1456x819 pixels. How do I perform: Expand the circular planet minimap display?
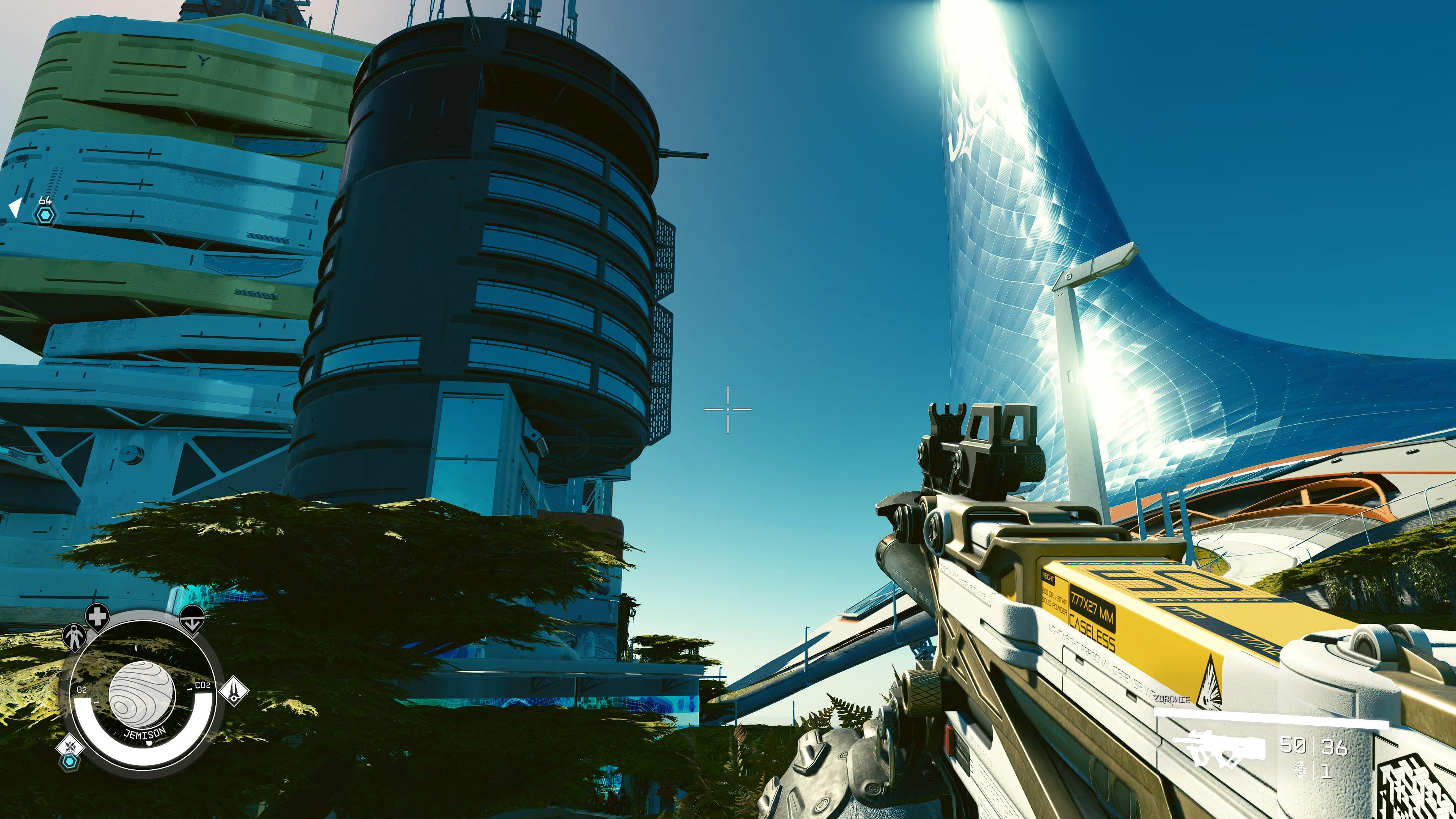(x=144, y=695)
